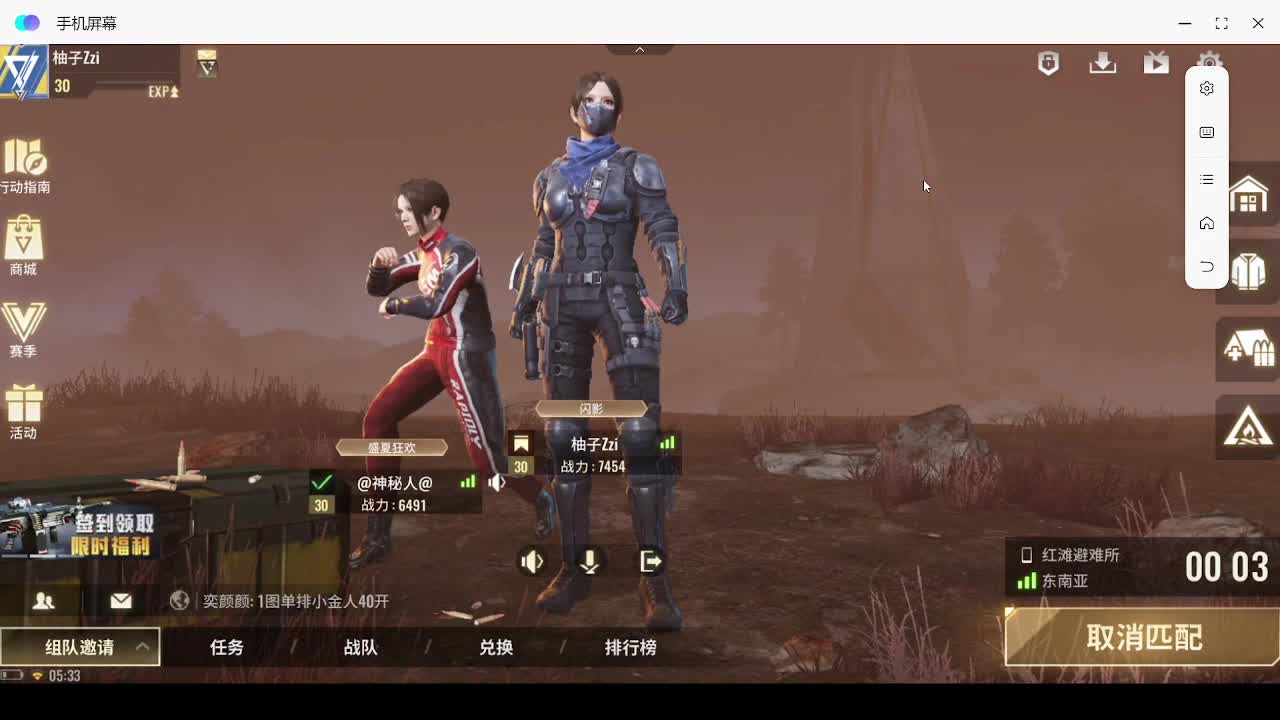This screenshot has height=720, width=1280.
Task: Select the 赛季 season sidebar icon
Action: (24, 327)
